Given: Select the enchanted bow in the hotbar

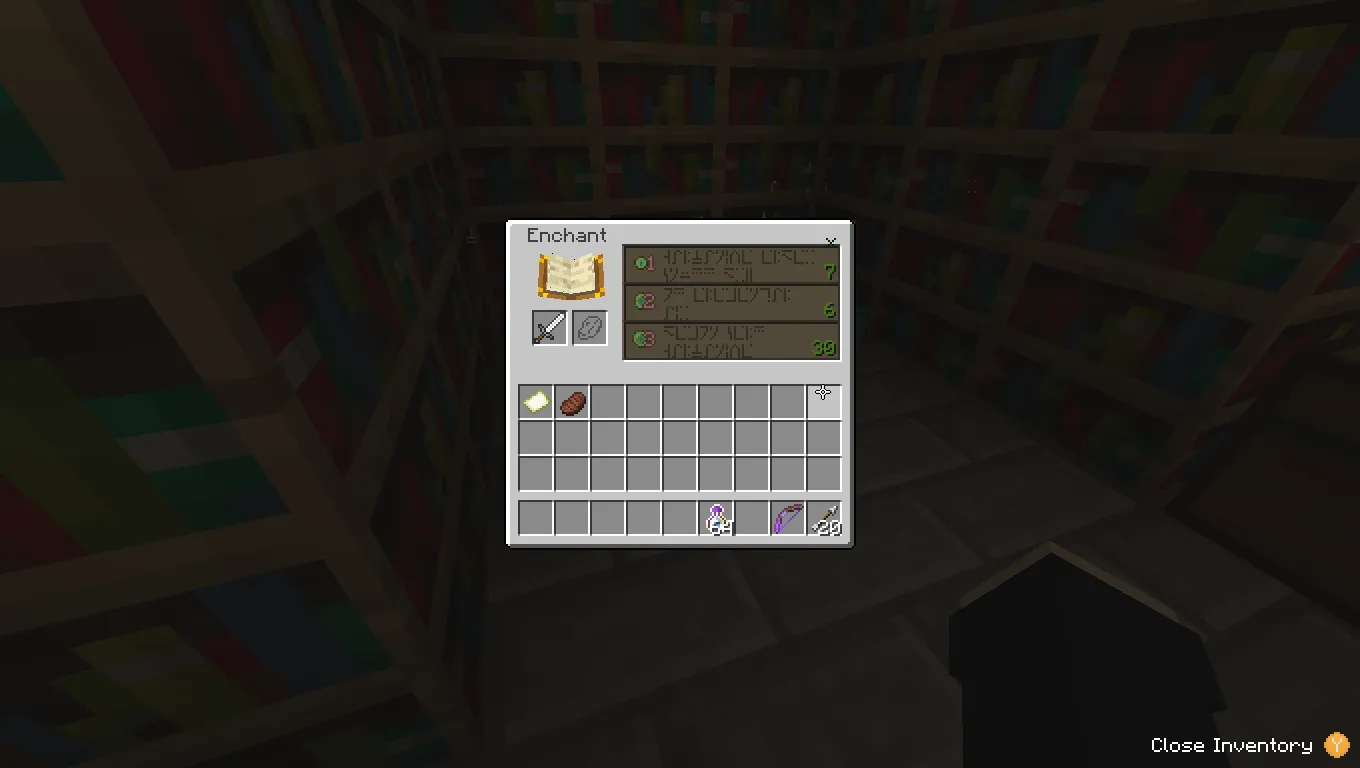Looking at the screenshot, I should point(789,518).
